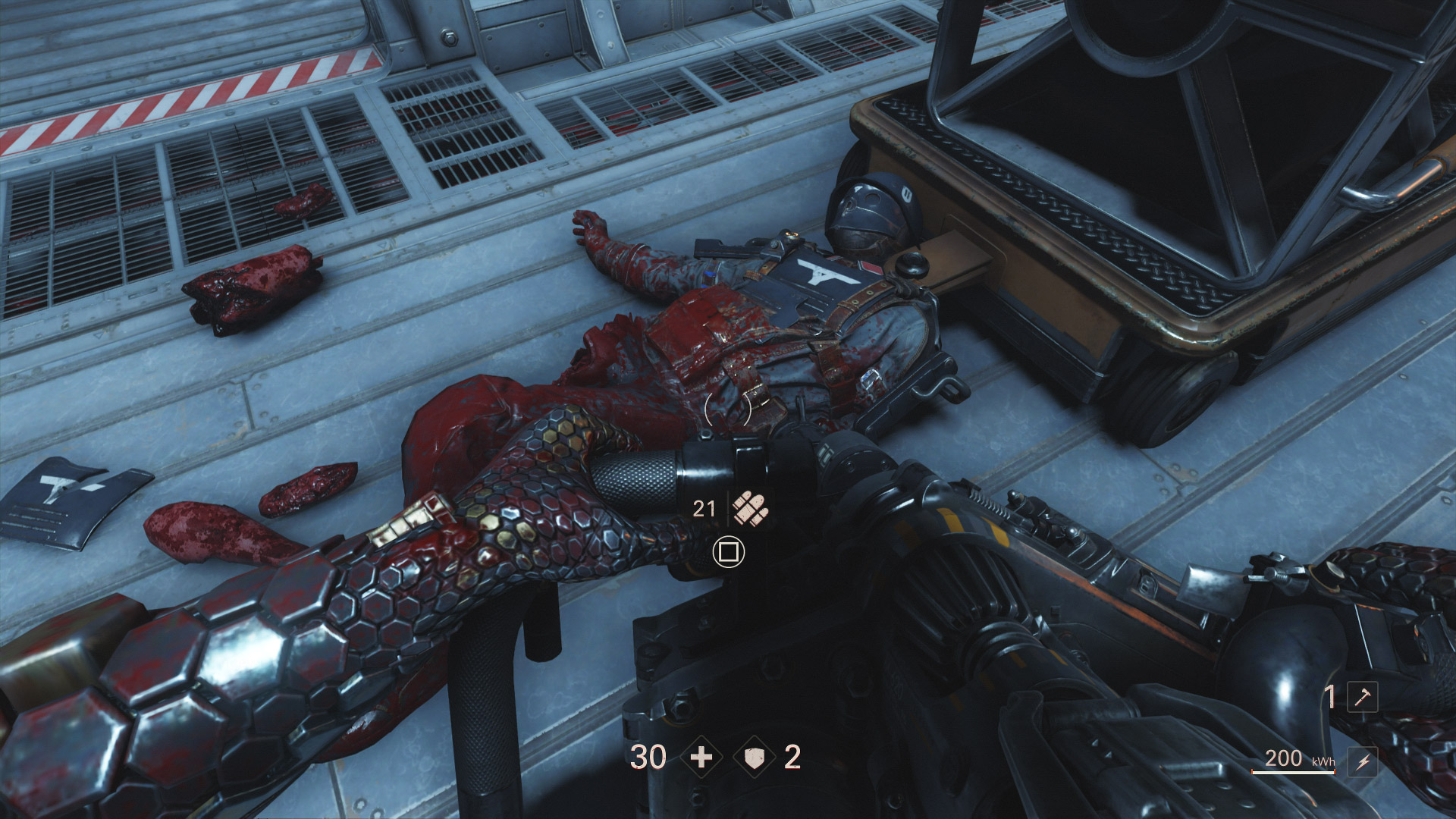Click the lightning bolt energy icon
Viewport: 1456px width, 819px height.
pyautogui.click(x=1363, y=761)
